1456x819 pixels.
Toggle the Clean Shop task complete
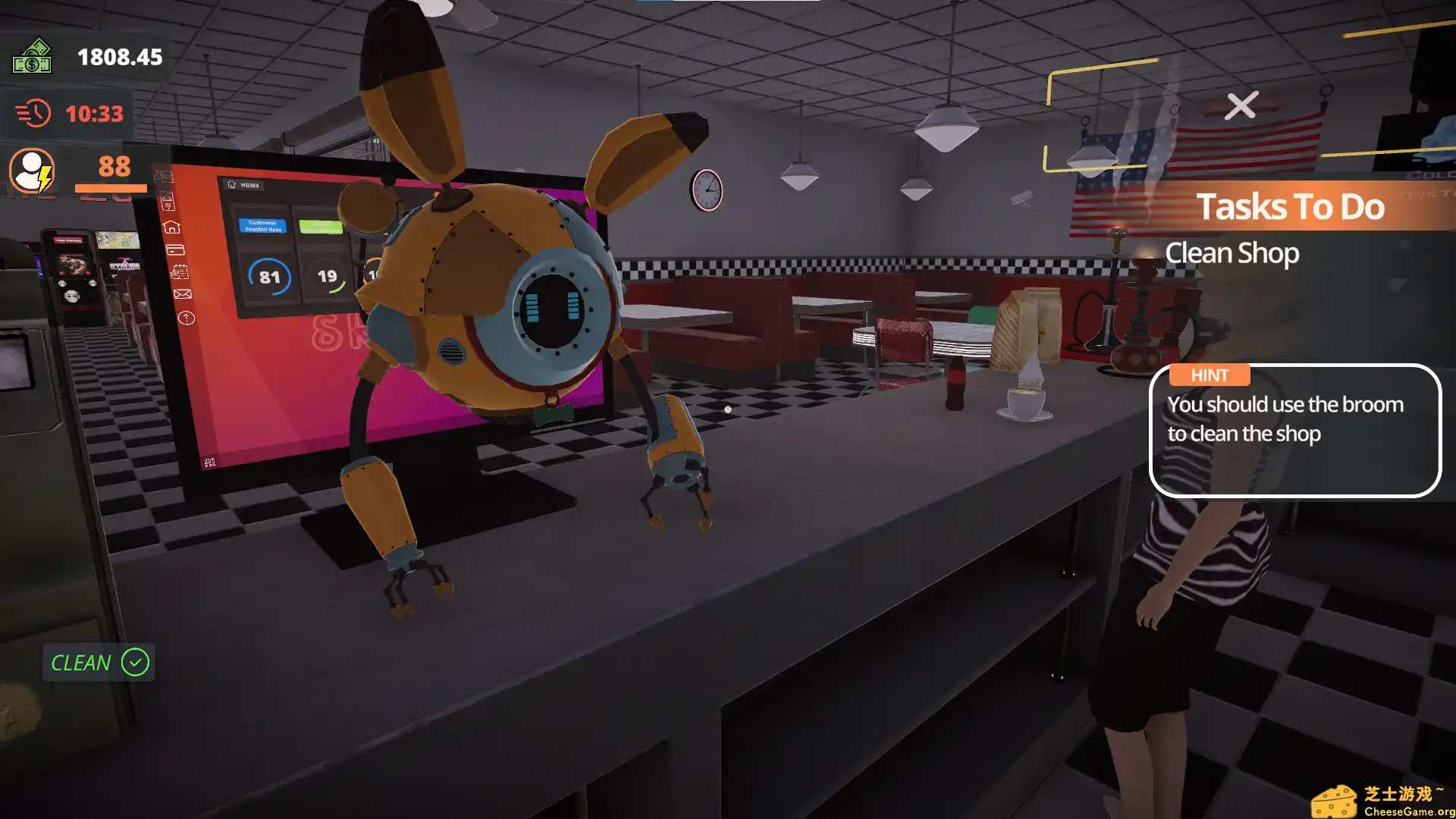(x=1232, y=253)
